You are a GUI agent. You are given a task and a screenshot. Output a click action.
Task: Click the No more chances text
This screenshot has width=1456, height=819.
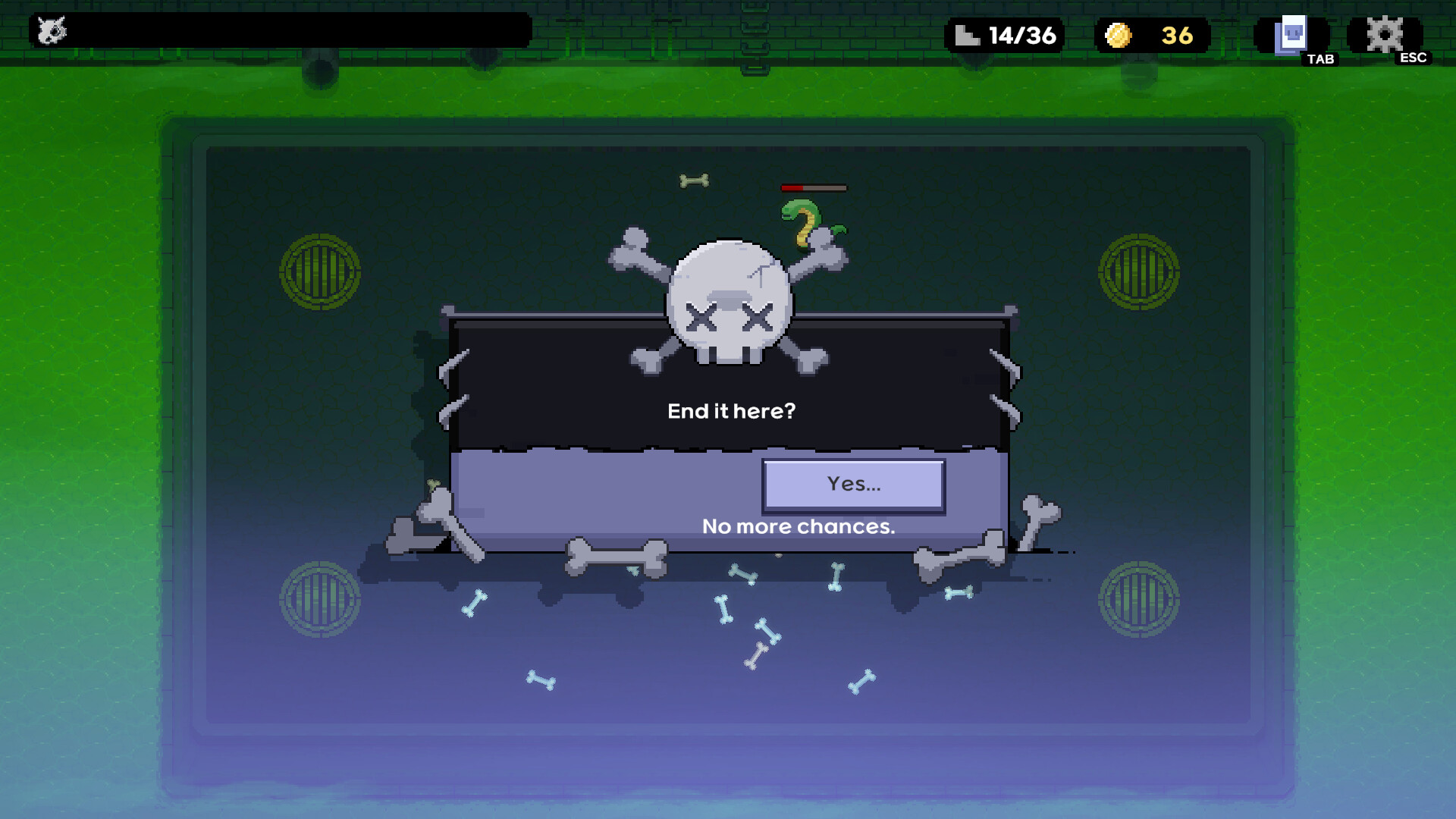pyautogui.click(x=799, y=526)
